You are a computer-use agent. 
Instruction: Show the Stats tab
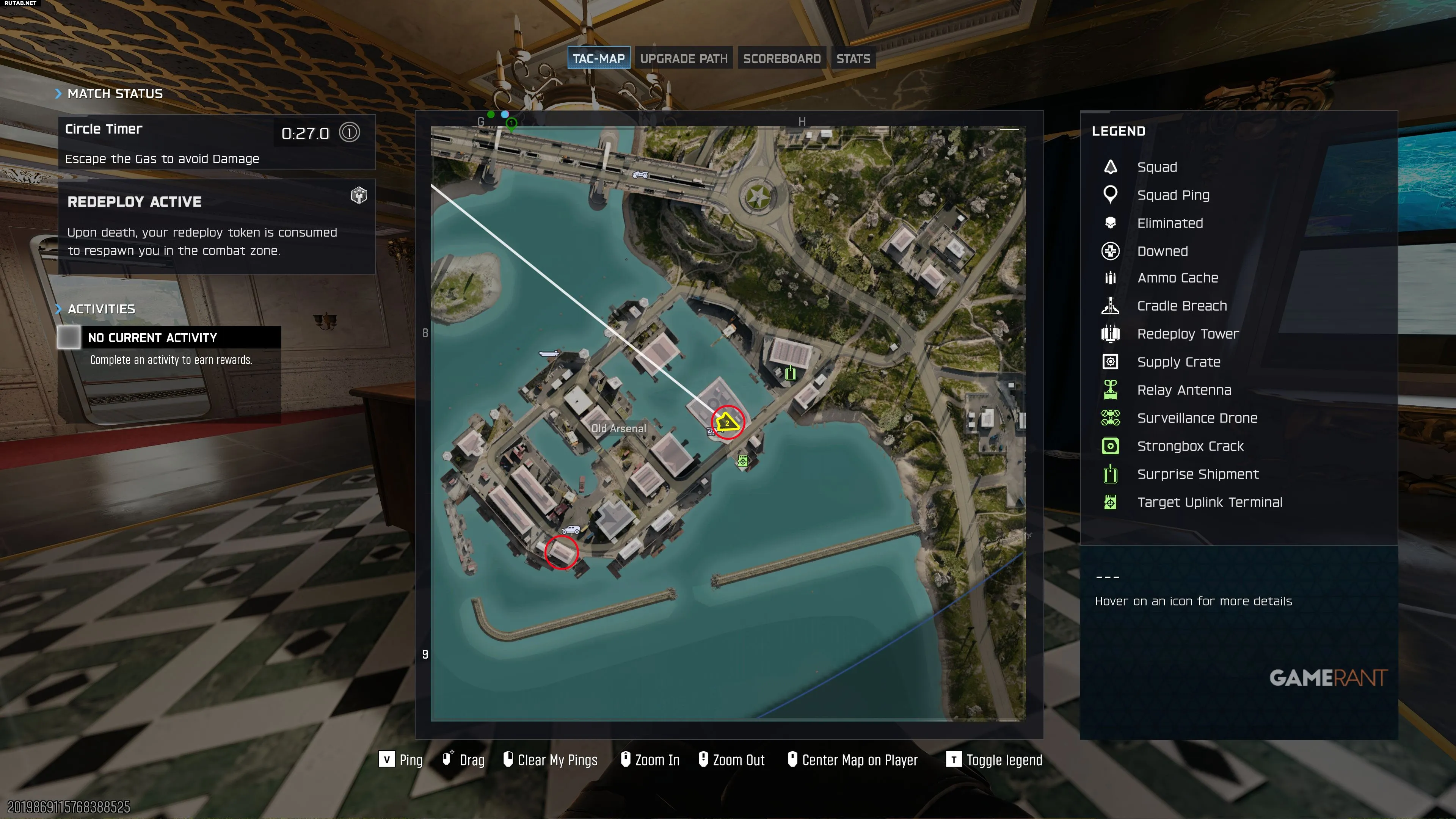tap(853, 58)
